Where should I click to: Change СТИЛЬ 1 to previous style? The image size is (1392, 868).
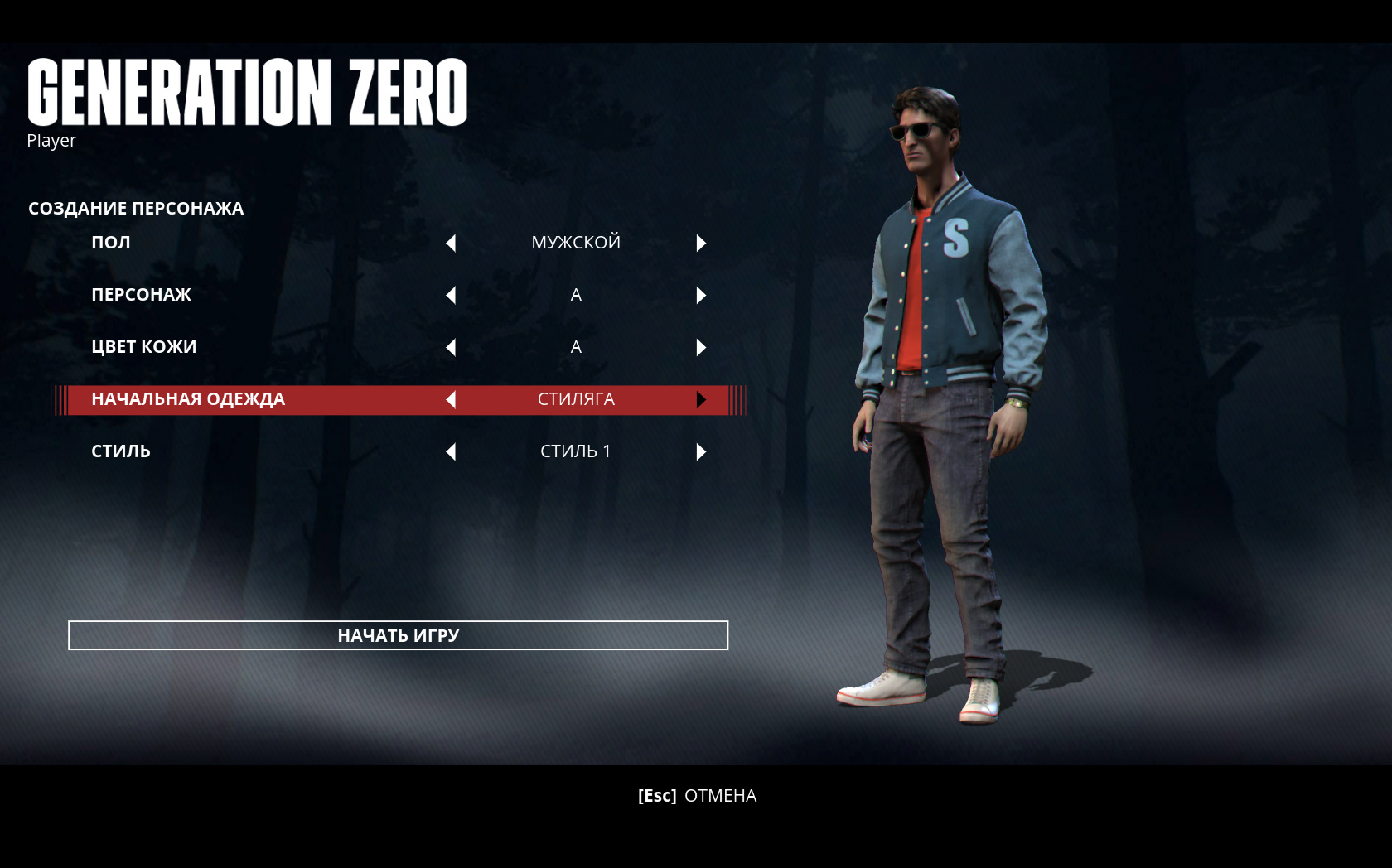451,451
